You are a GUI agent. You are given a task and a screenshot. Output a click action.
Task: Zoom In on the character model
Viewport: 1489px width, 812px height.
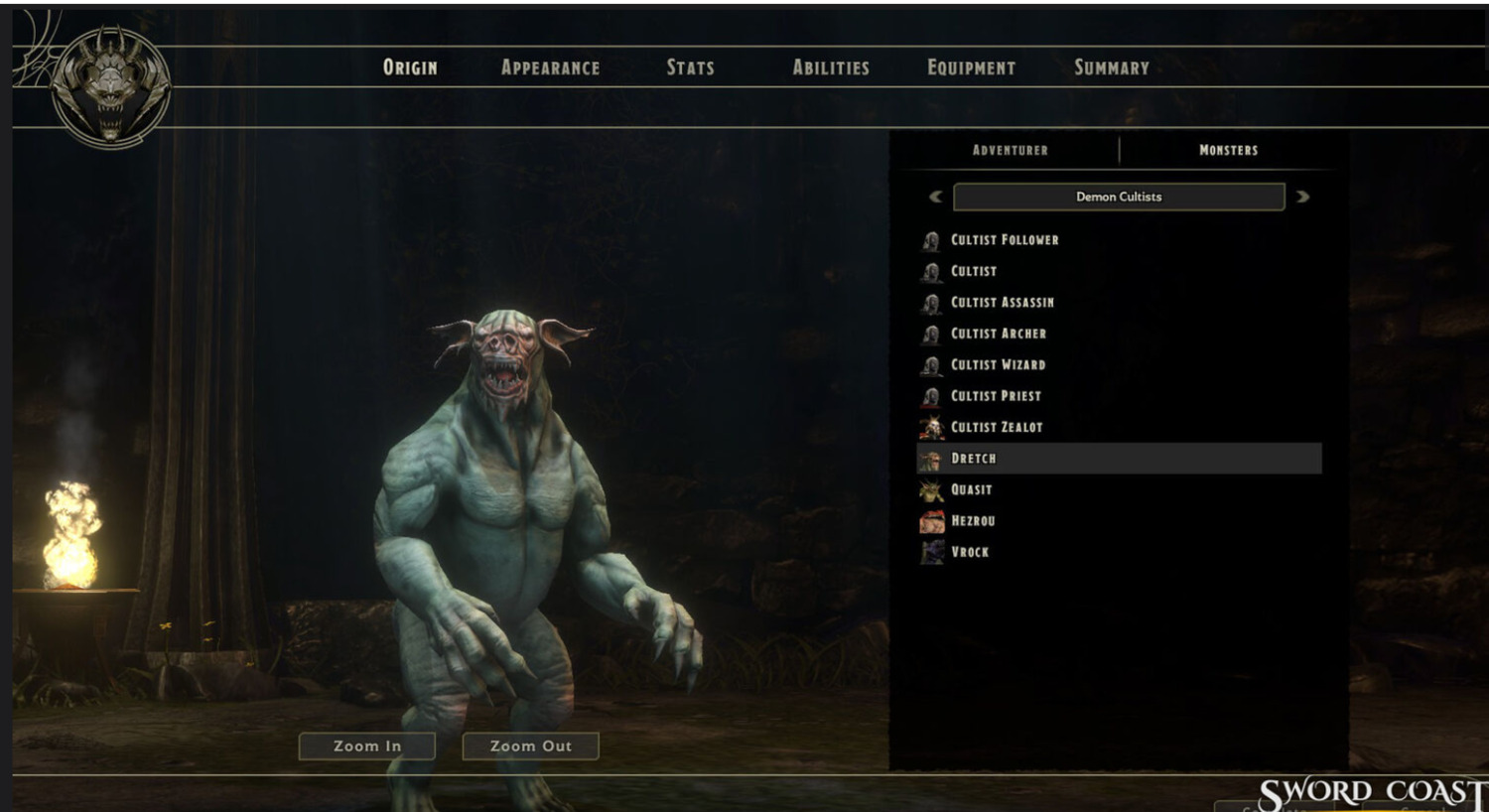pyautogui.click(x=367, y=746)
